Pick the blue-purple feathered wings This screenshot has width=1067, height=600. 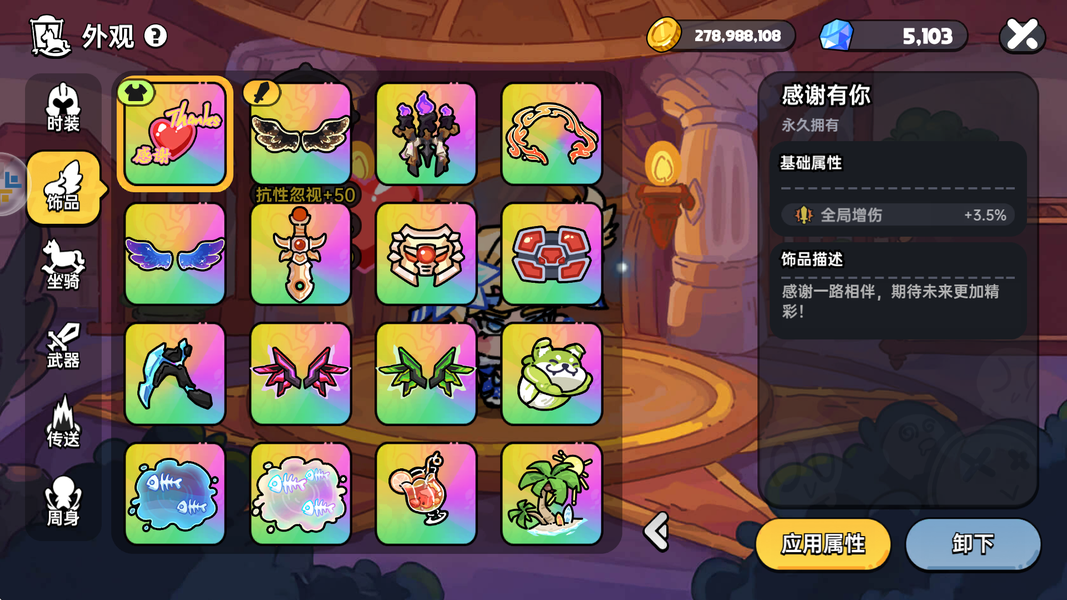point(175,254)
